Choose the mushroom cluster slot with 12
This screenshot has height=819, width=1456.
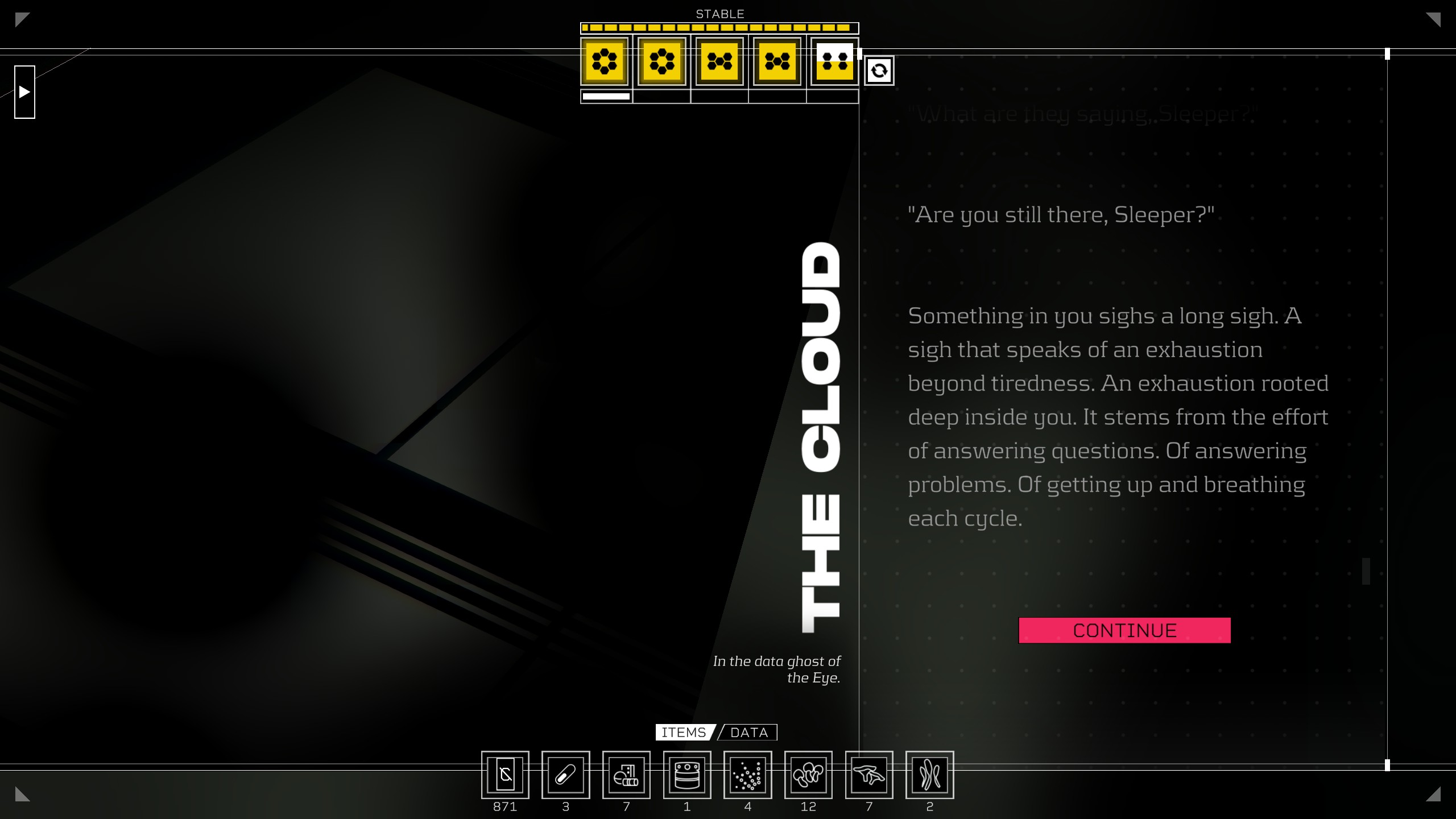click(808, 775)
